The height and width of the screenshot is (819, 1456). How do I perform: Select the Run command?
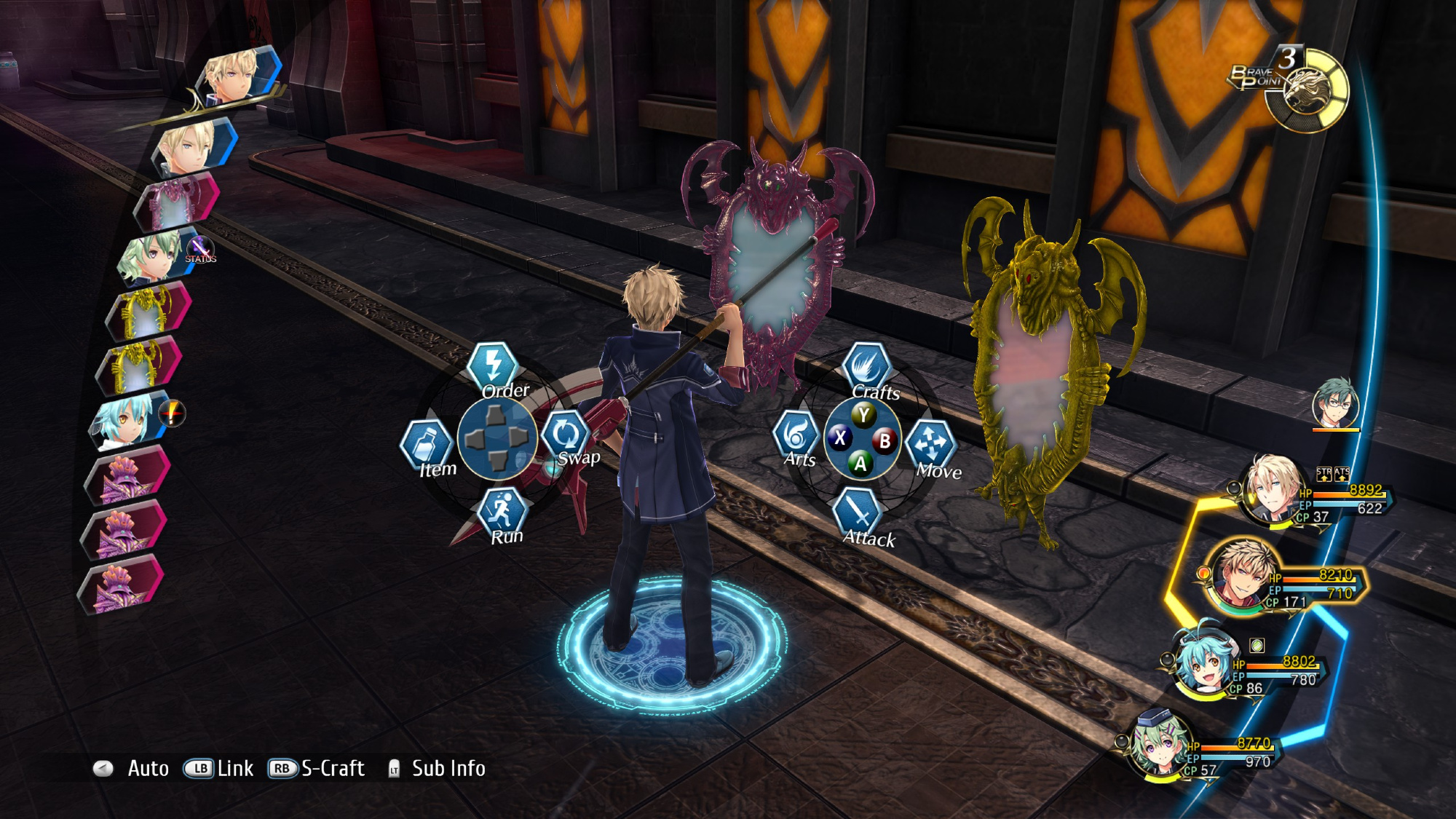click(x=502, y=510)
